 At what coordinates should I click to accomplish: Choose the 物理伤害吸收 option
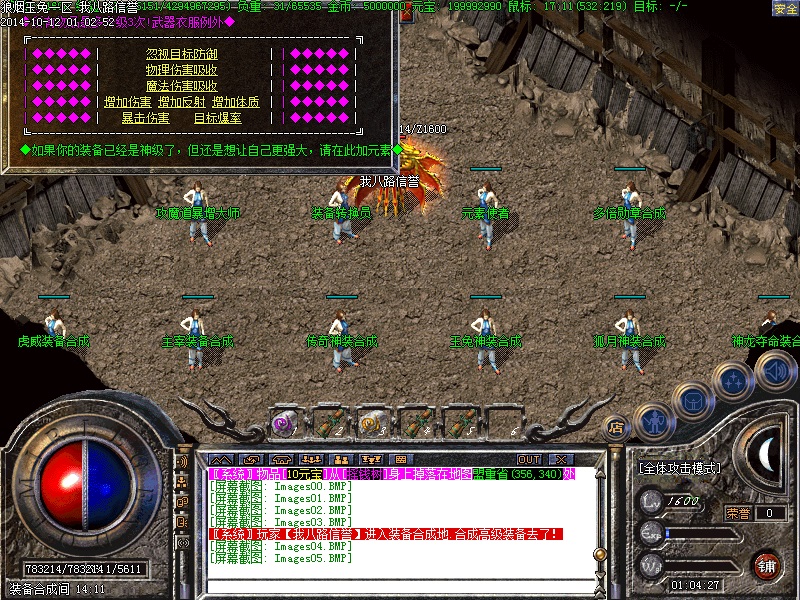(x=182, y=70)
